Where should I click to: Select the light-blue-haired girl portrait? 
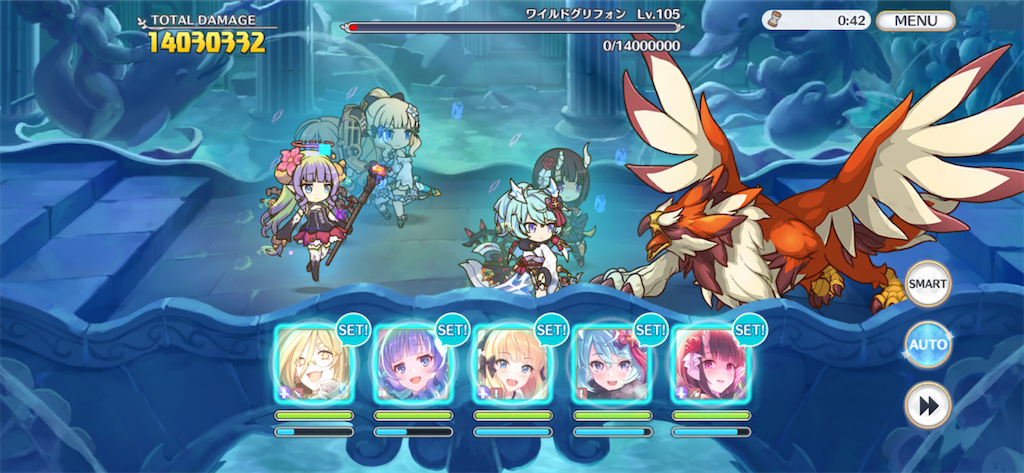(611, 362)
